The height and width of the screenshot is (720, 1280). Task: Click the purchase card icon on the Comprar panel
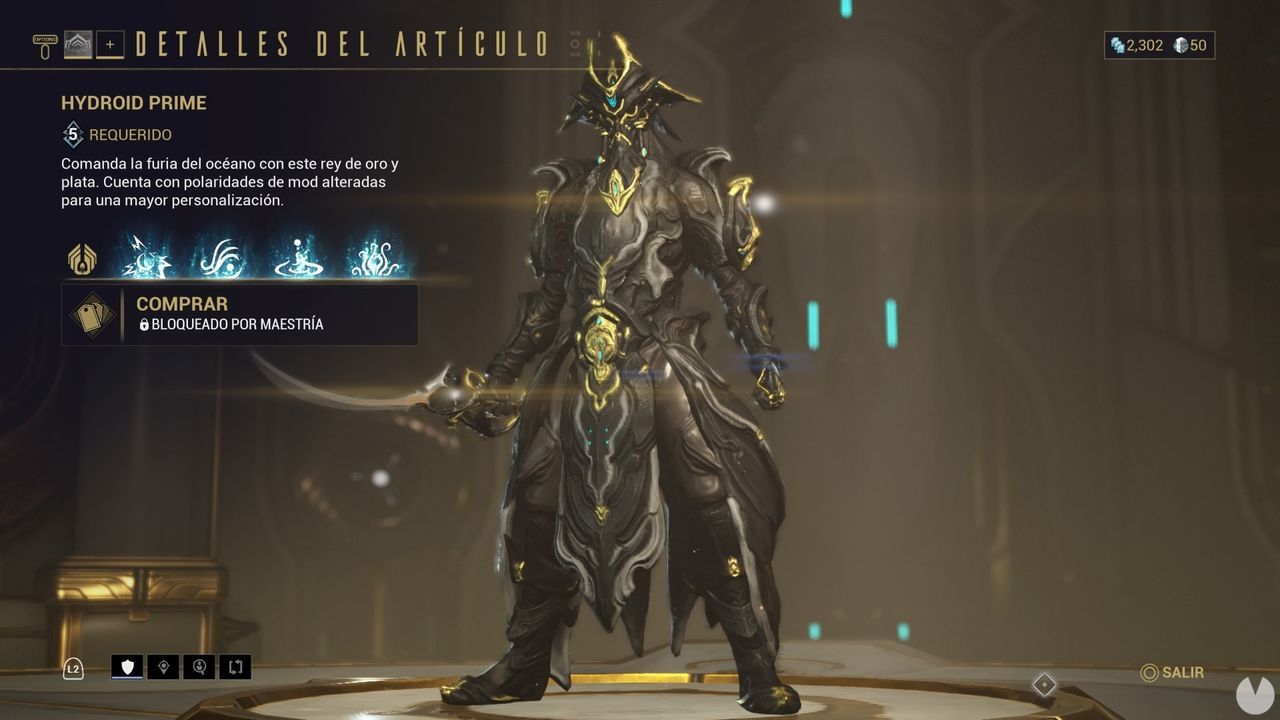coord(91,313)
